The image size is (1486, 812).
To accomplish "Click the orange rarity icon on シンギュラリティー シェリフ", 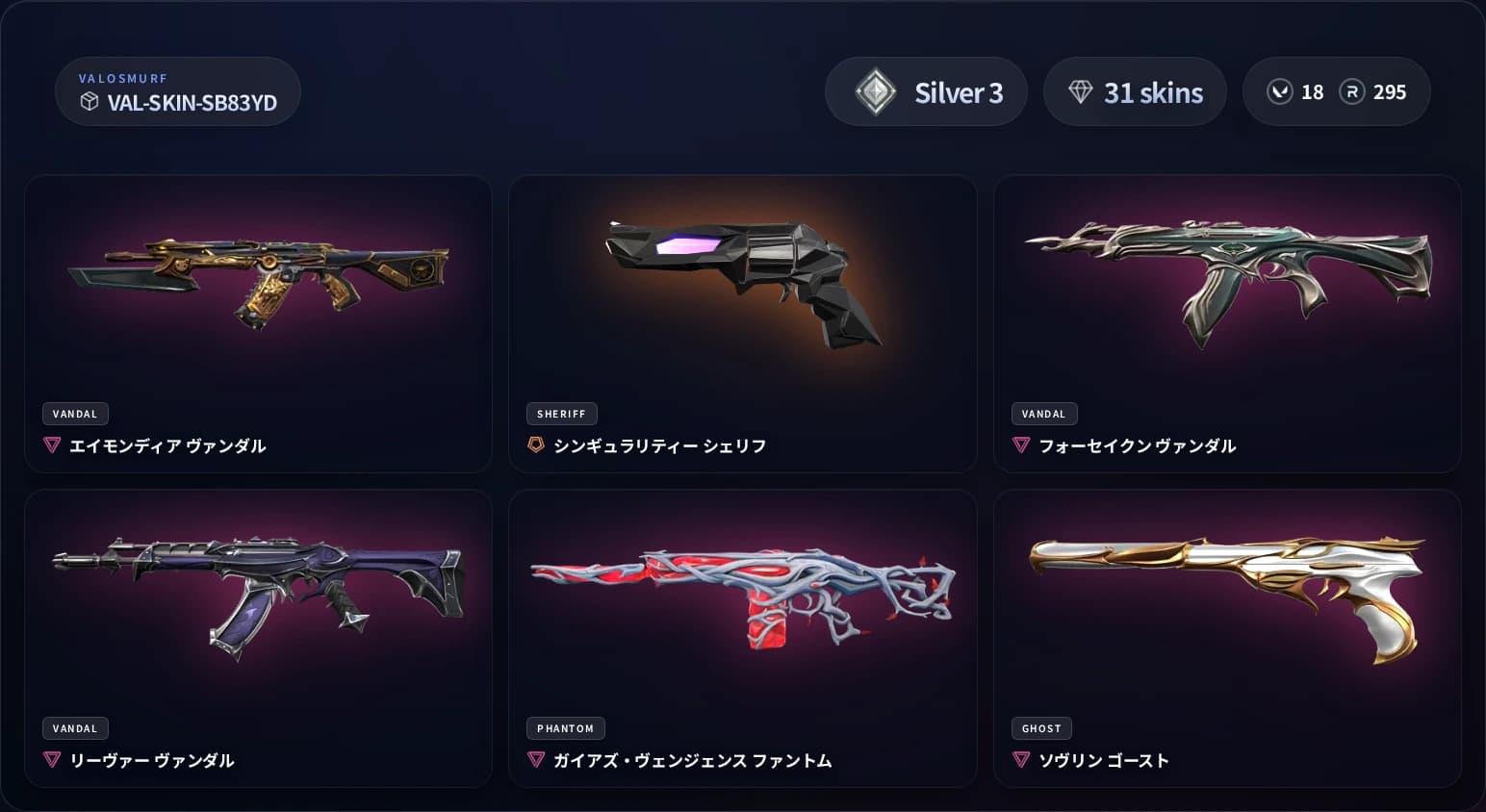I will tap(536, 445).
